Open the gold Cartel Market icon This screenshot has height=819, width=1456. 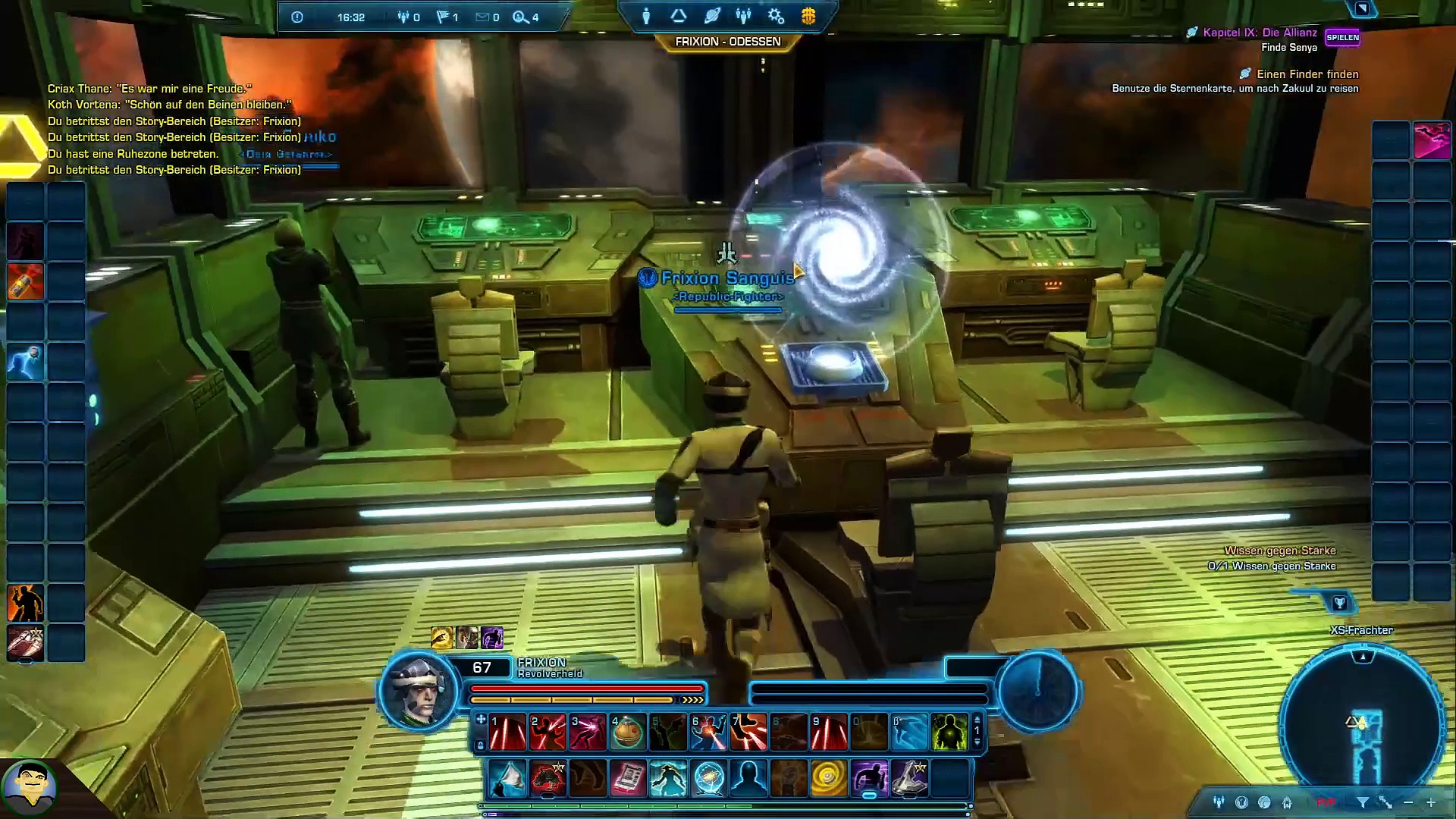tap(808, 16)
